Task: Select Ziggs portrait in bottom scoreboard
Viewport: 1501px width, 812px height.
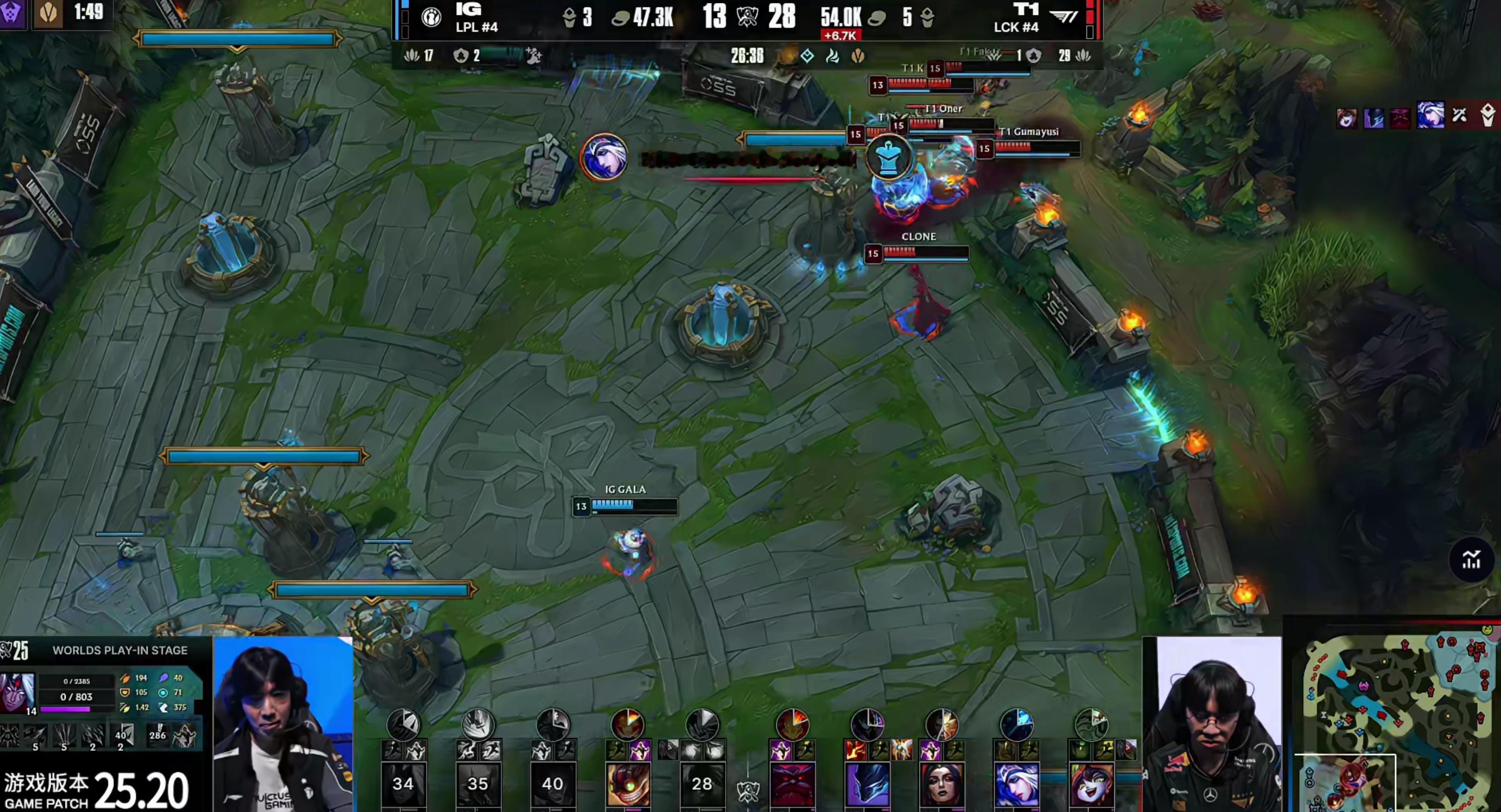Action: [628, 784]
